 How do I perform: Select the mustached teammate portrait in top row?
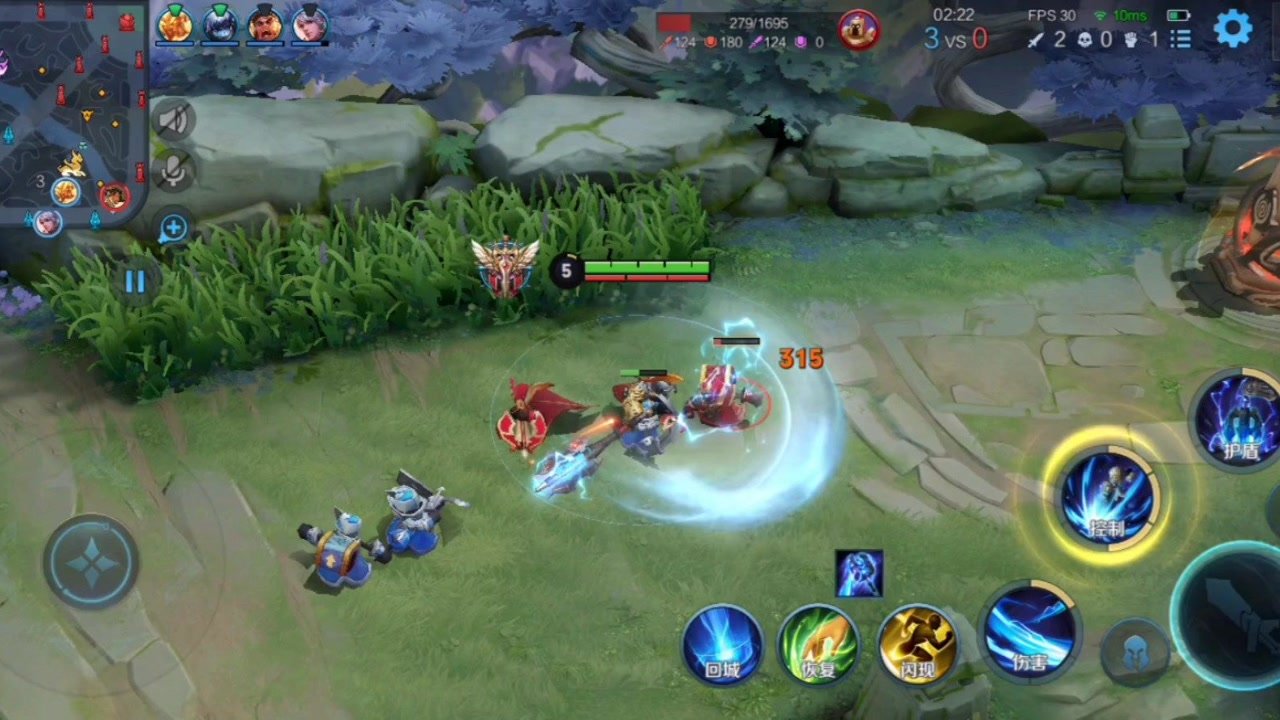(x=265, y=24)
